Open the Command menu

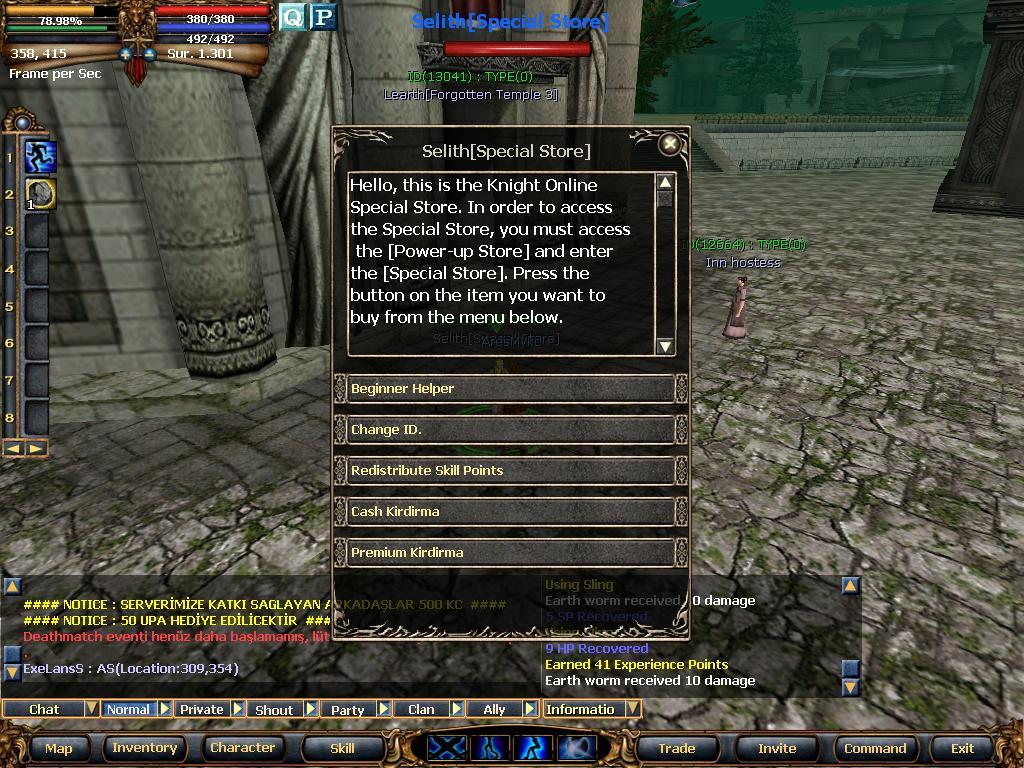[875, 748]
